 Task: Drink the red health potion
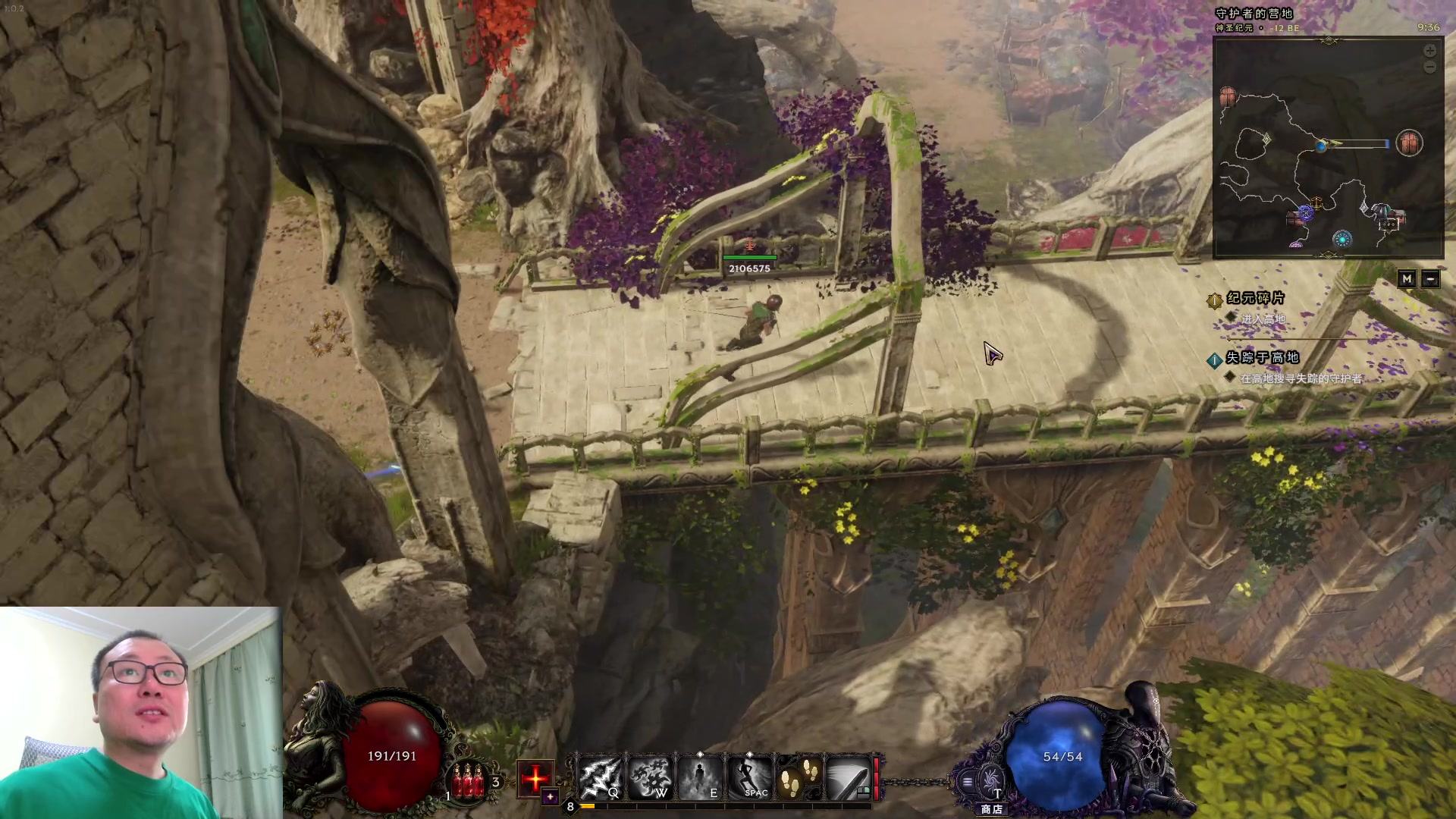(x=468, y=780)
